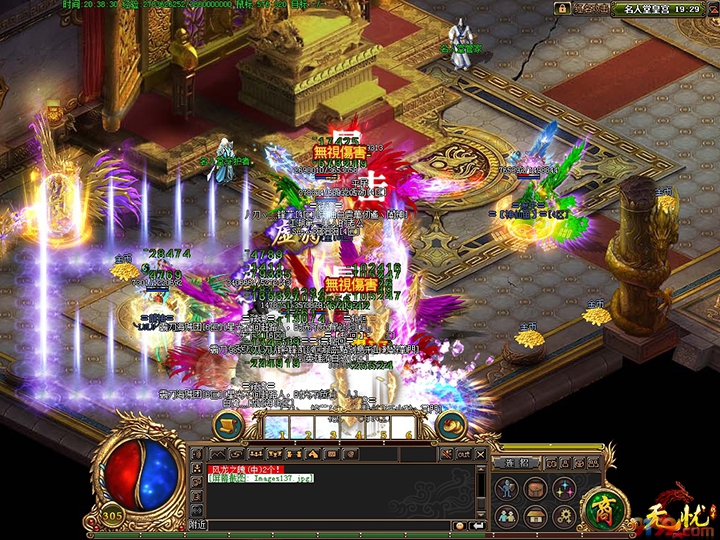Open the character warrior icon

(509, 489)
